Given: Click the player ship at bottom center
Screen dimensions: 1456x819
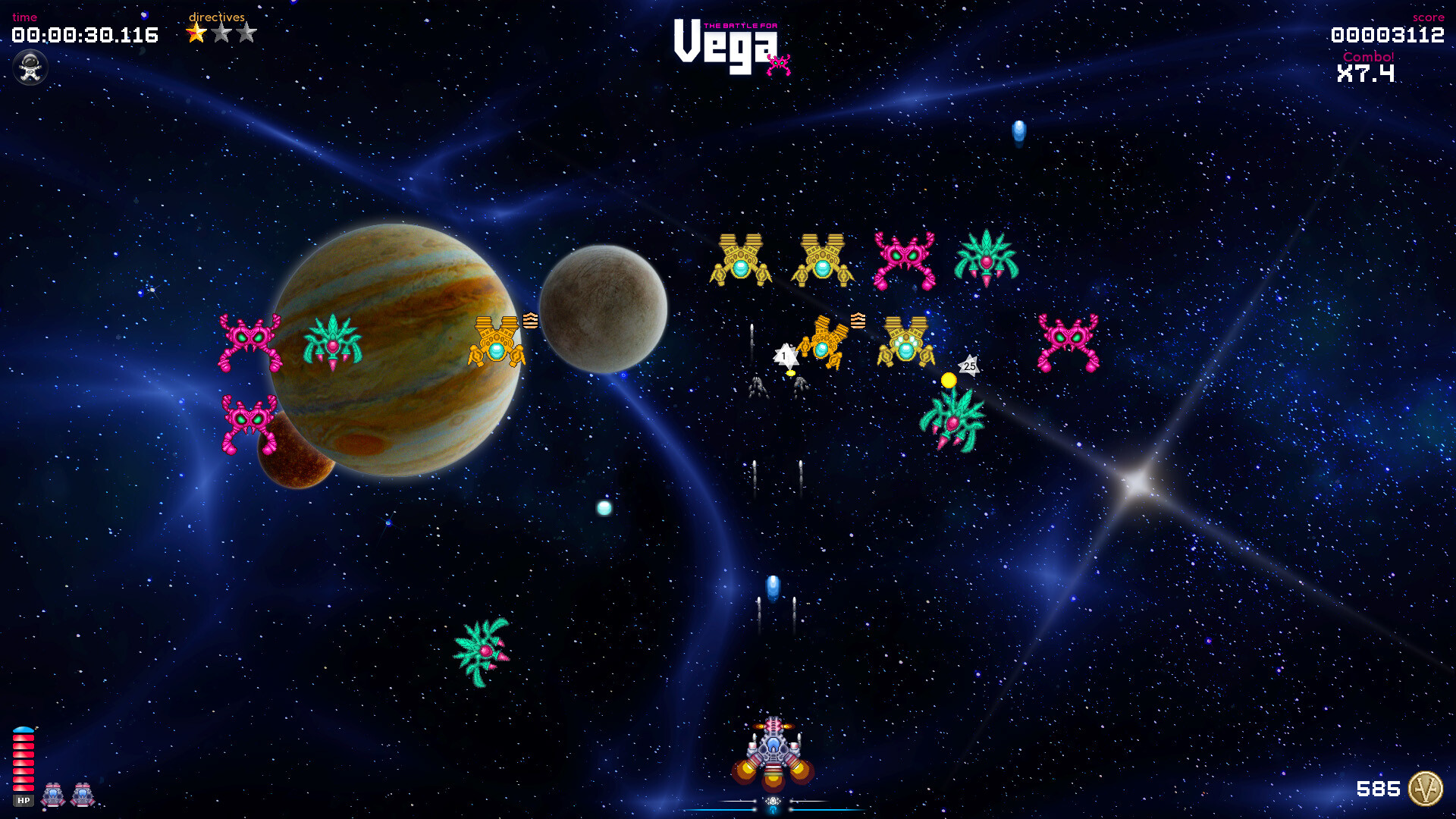Looking at the screenshot, I should (772, 751).
